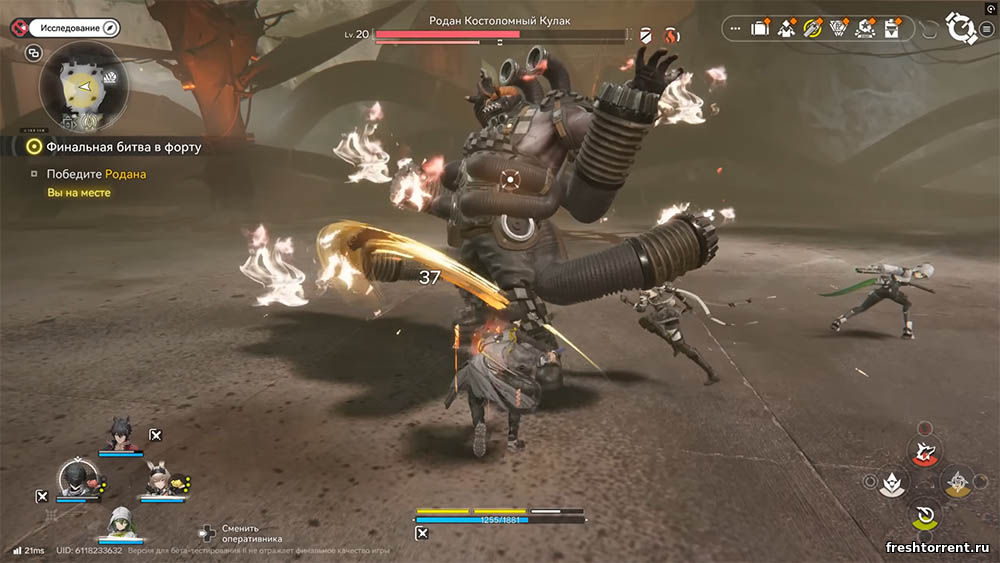Select the masked dark-helmet operator portrait

click(x=77, y=478)
